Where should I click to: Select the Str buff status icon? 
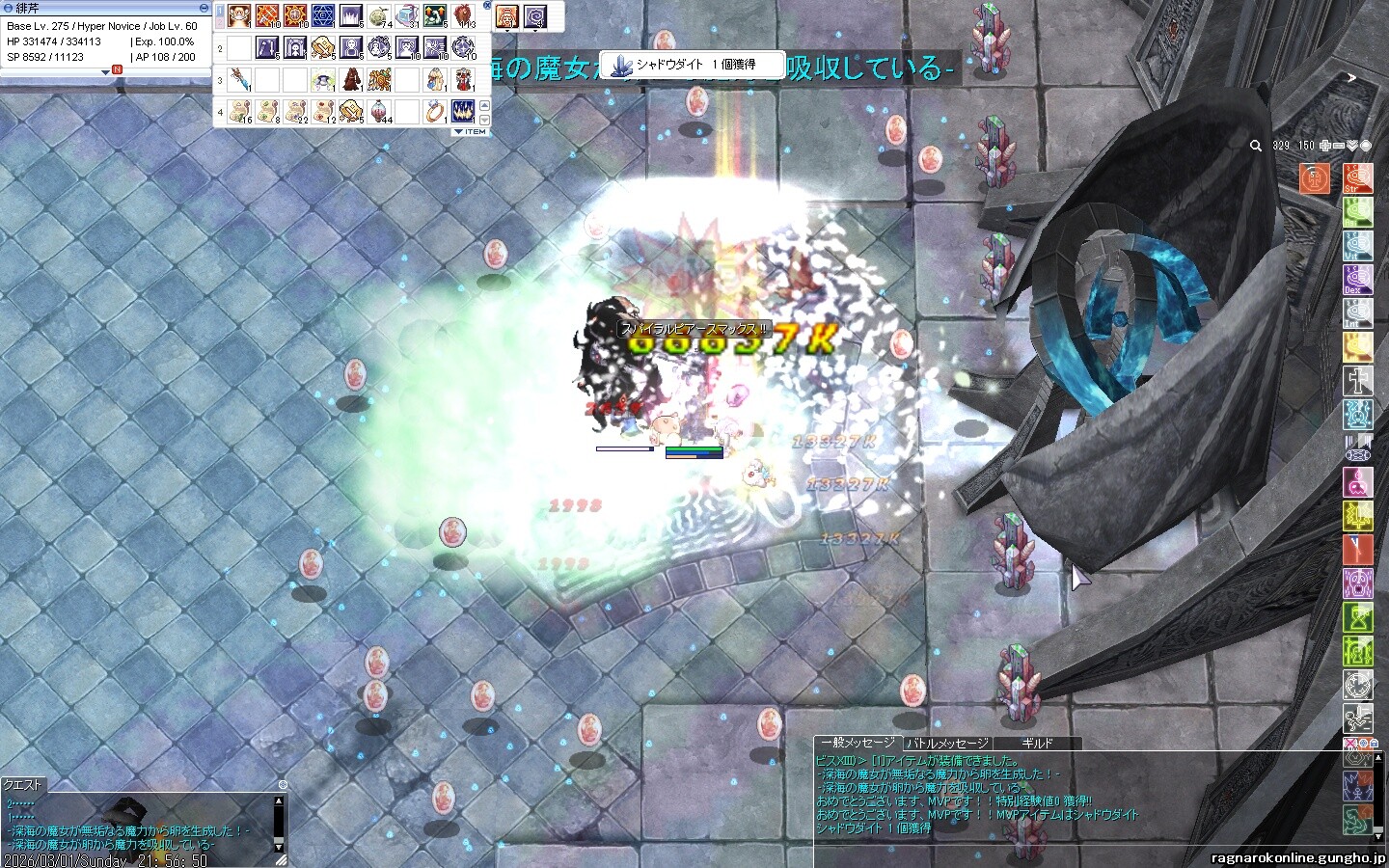click(x=1357, y=177)
